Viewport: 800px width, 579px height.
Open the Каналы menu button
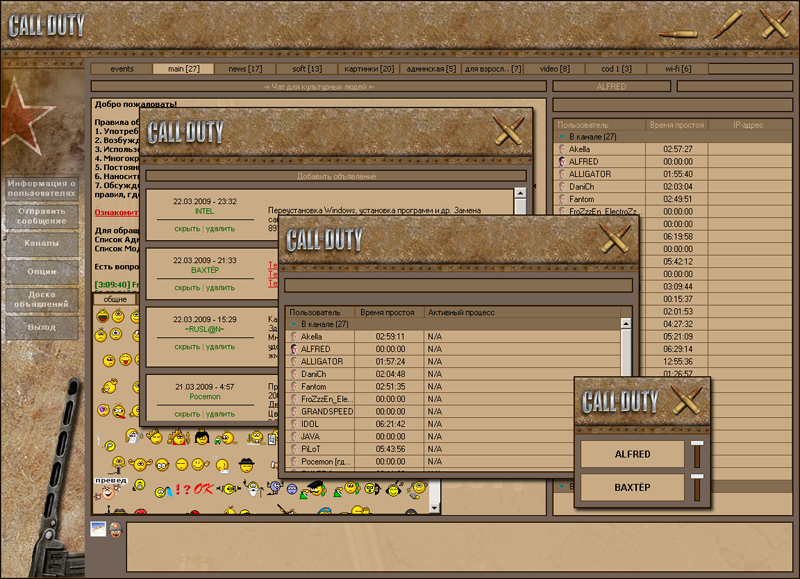coord(41,243)
